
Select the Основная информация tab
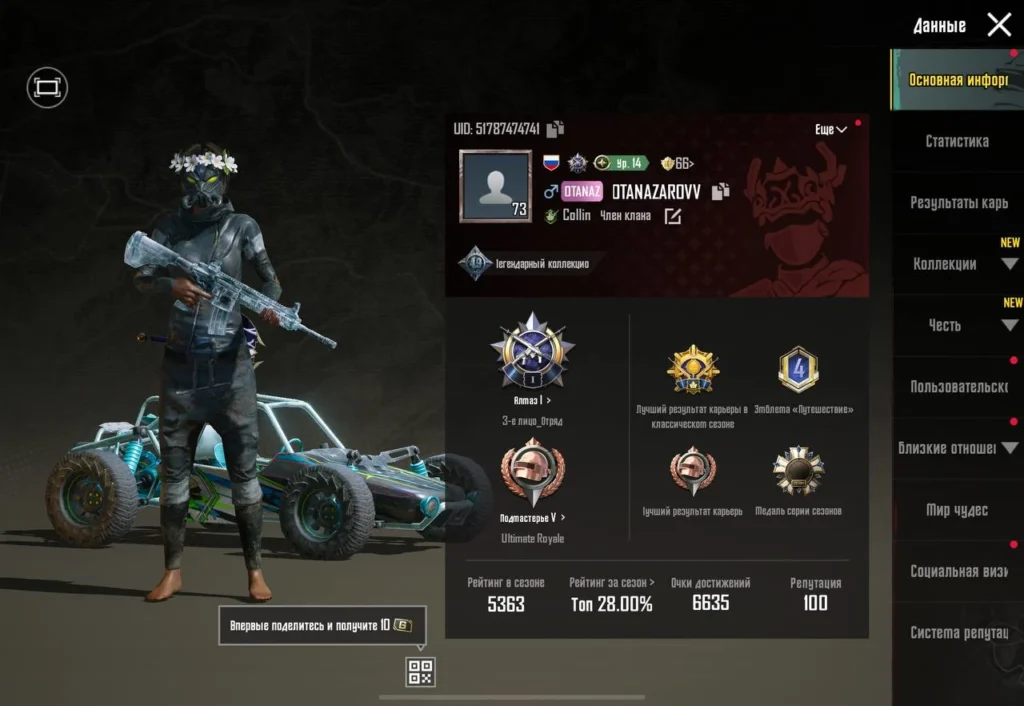[957, 80]
